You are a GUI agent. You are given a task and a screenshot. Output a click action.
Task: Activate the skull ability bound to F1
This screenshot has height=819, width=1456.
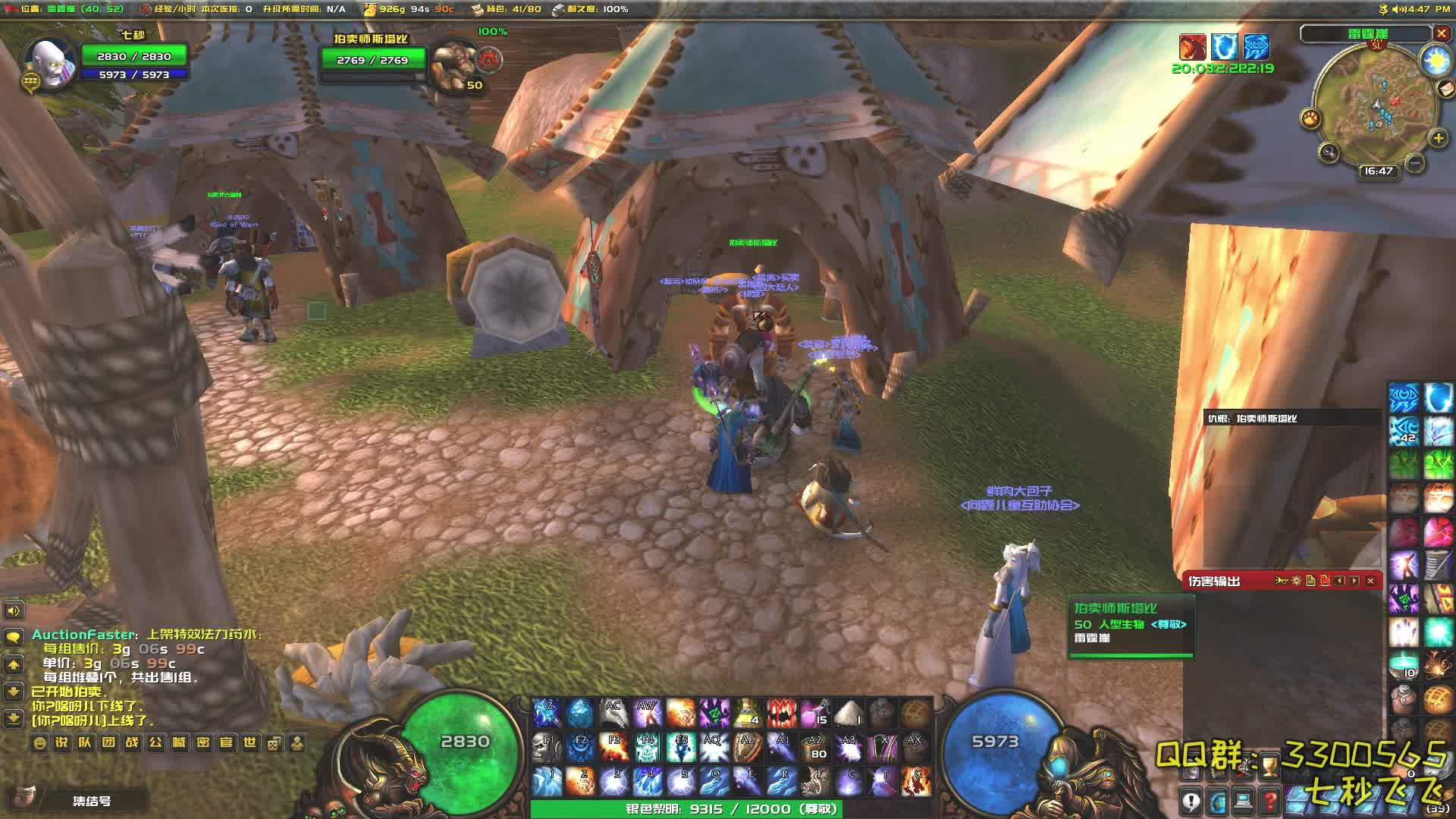pyautogui.click(x=546, y=748)
